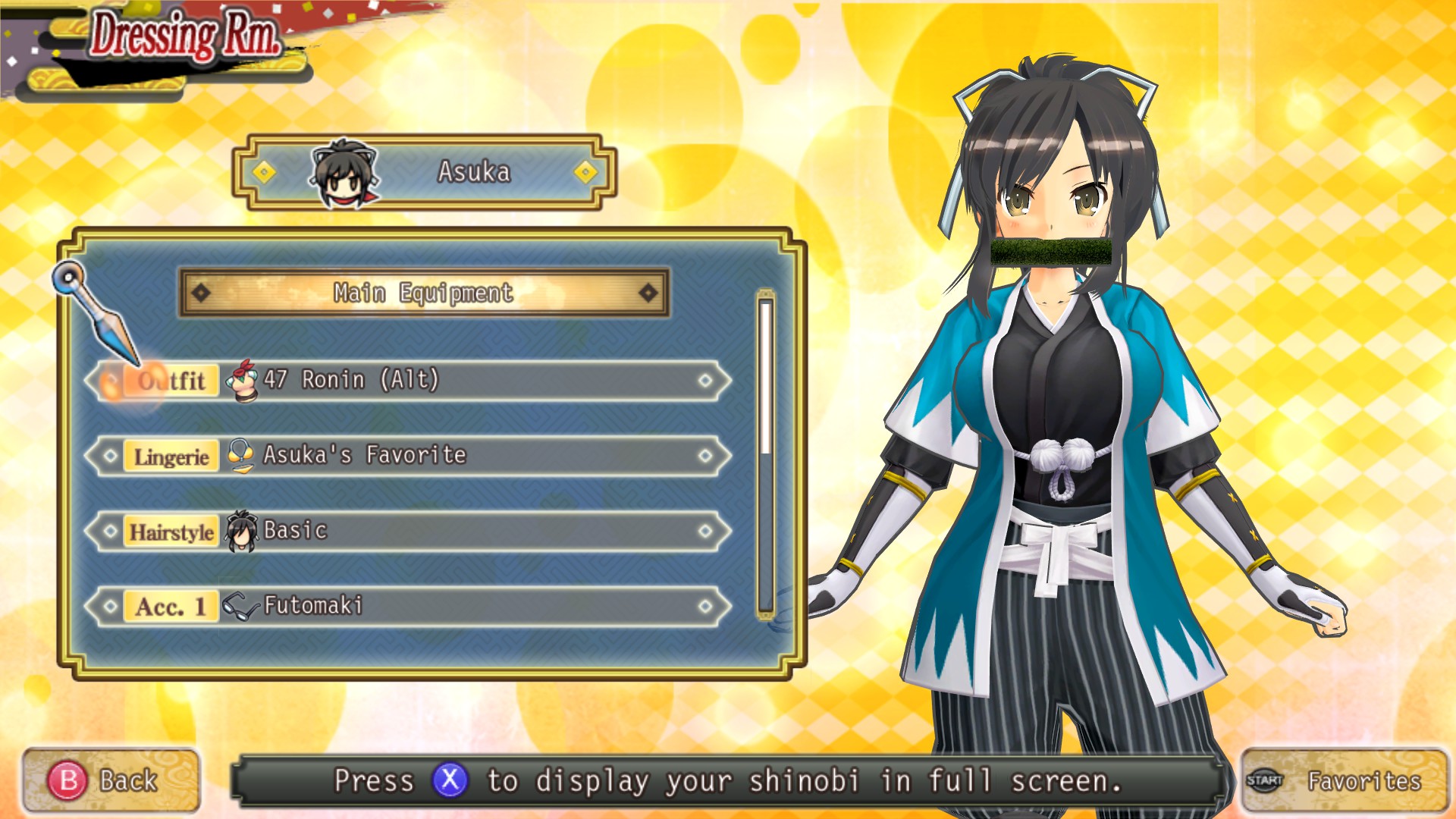
Task: Open the Hairstyle row set to Basic
Action: point(409,531)
